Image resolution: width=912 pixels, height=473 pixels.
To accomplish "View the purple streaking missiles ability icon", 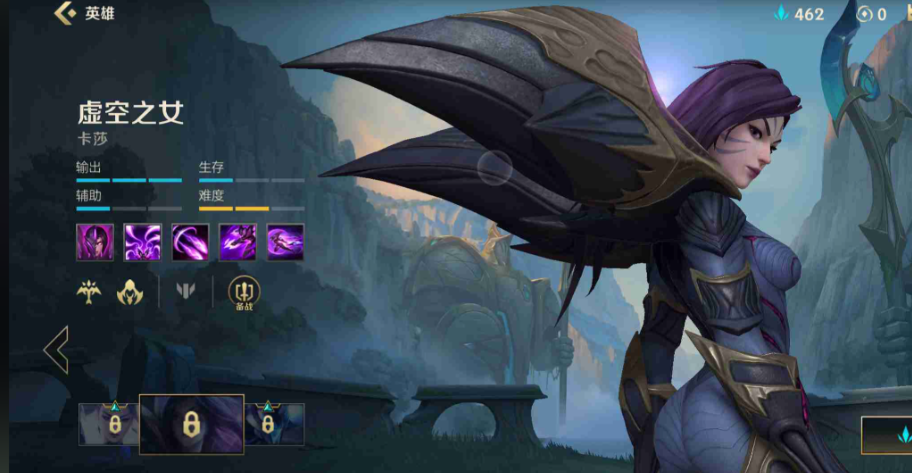I will coord(190,242).
